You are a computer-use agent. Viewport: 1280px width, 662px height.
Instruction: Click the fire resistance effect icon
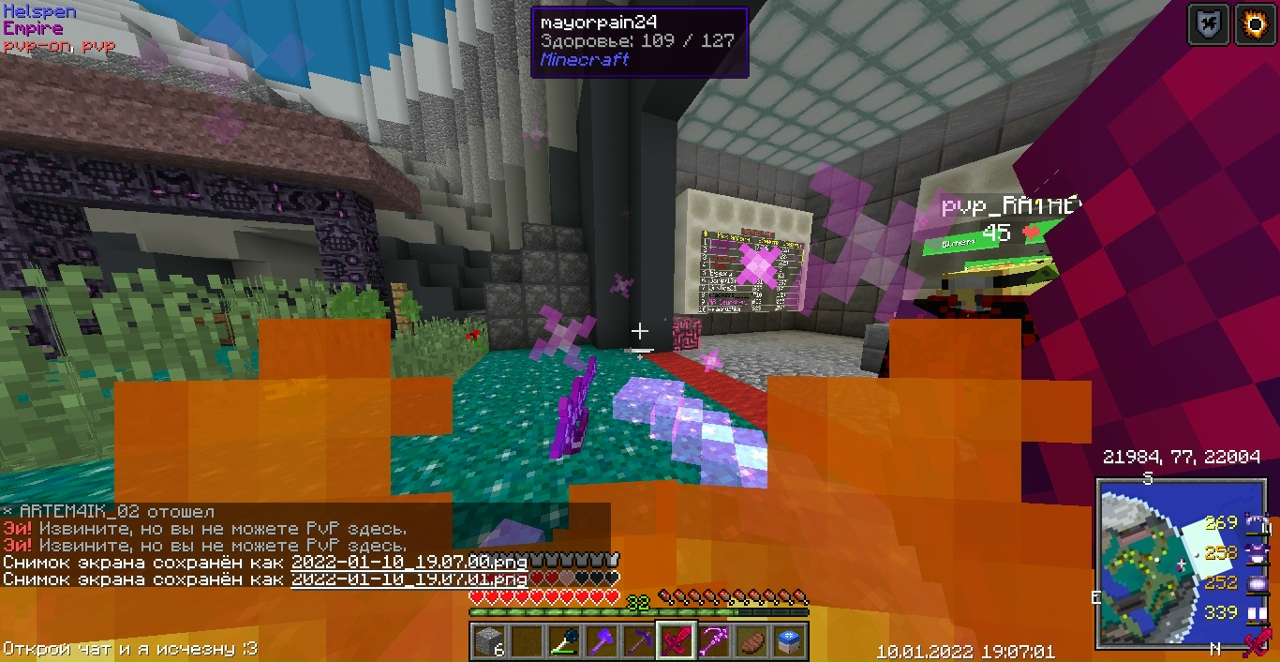point(1254,25)
